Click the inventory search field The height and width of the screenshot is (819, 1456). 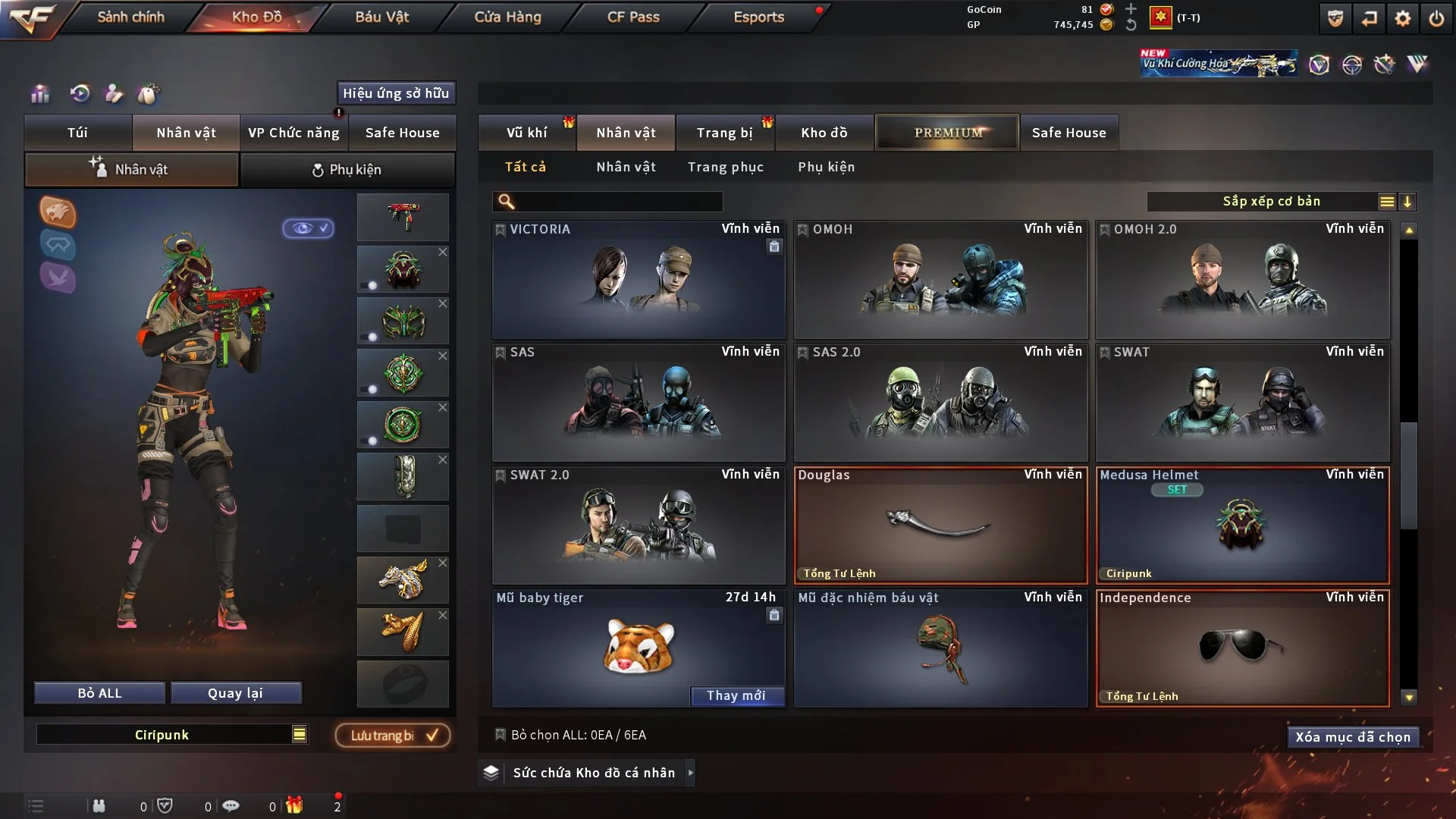pyautogui.click(x=618, y=202)
